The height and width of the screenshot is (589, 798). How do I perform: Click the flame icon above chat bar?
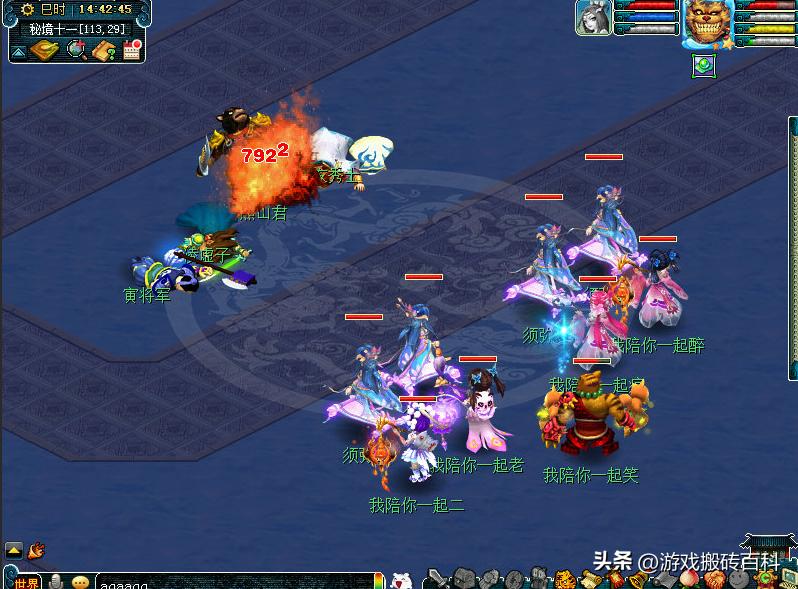tap(37, 550)
